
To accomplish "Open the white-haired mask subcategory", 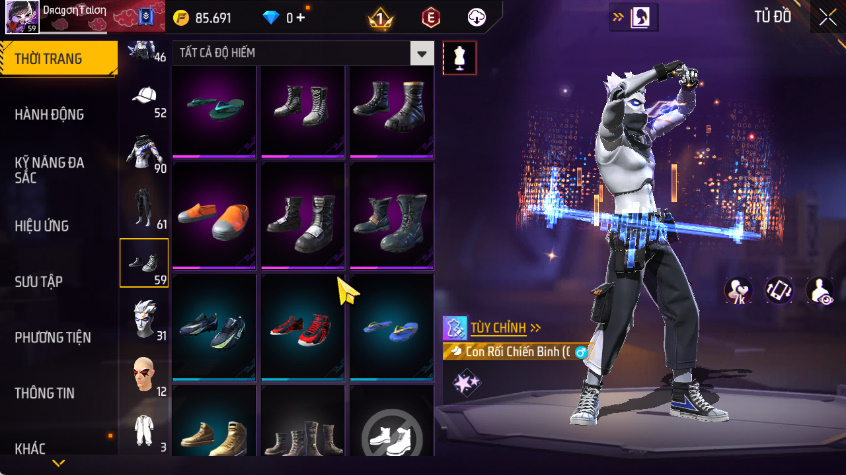I will tap(145, 318).
